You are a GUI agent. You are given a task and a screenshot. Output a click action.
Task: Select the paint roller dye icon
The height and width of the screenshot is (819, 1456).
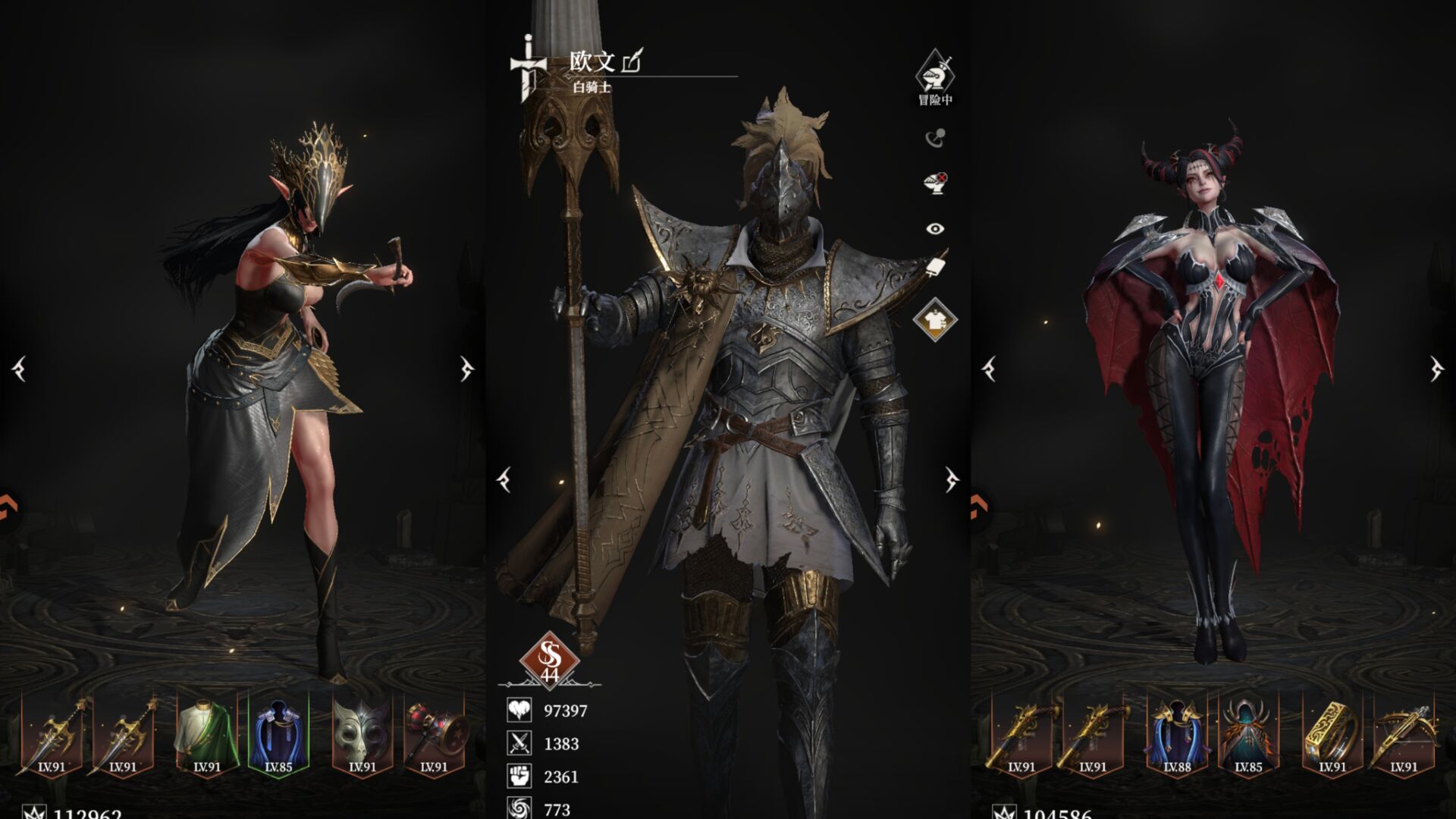[x=936, y=266]
